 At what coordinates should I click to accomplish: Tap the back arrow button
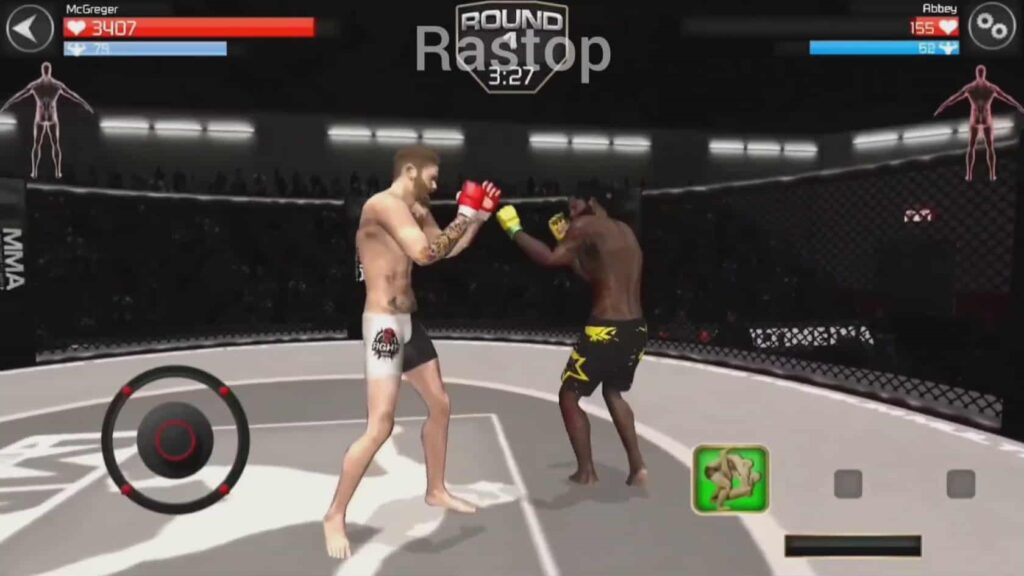(30, 29)
